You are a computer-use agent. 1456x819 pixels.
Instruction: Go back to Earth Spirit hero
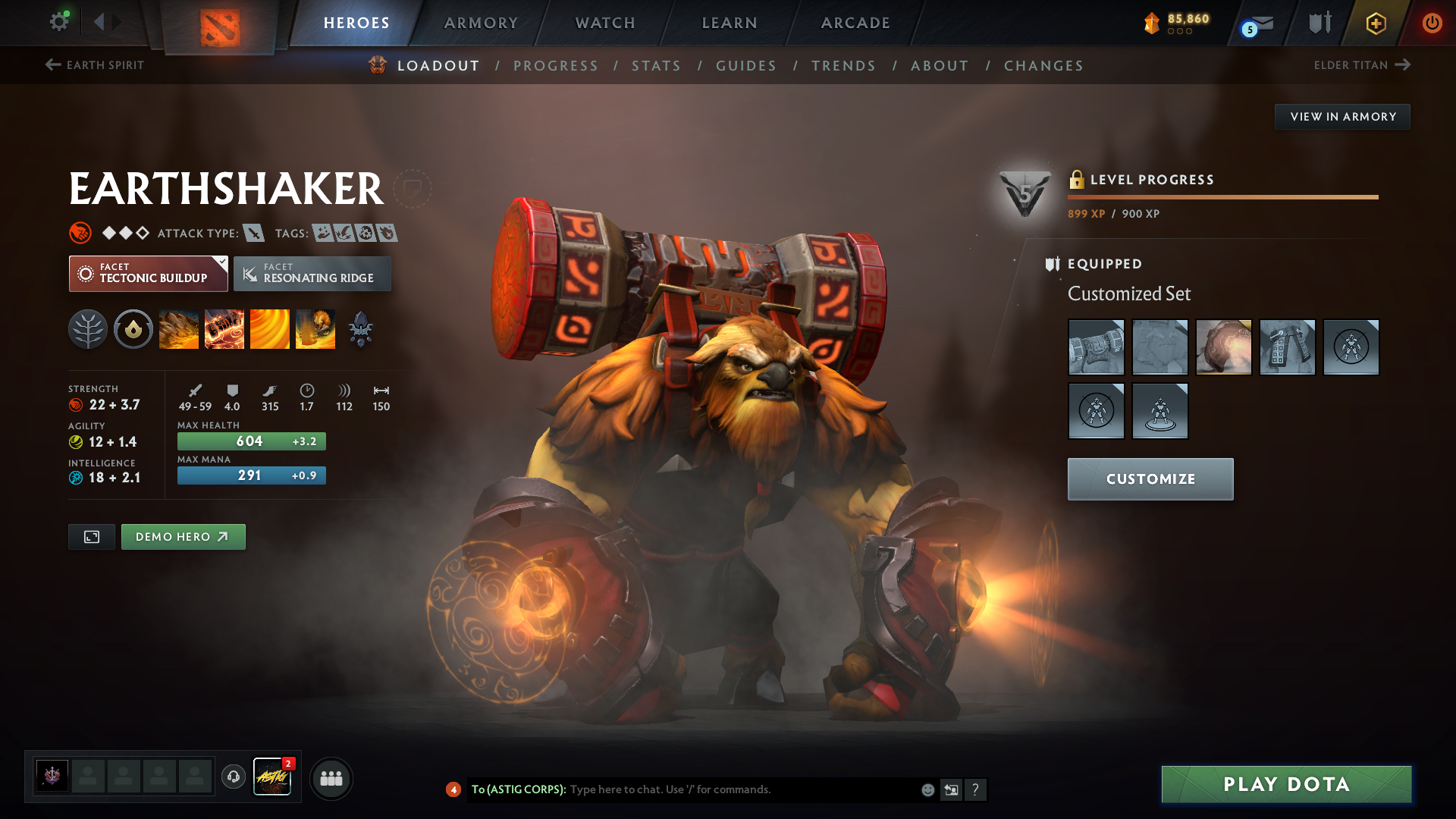coord(95,65)
